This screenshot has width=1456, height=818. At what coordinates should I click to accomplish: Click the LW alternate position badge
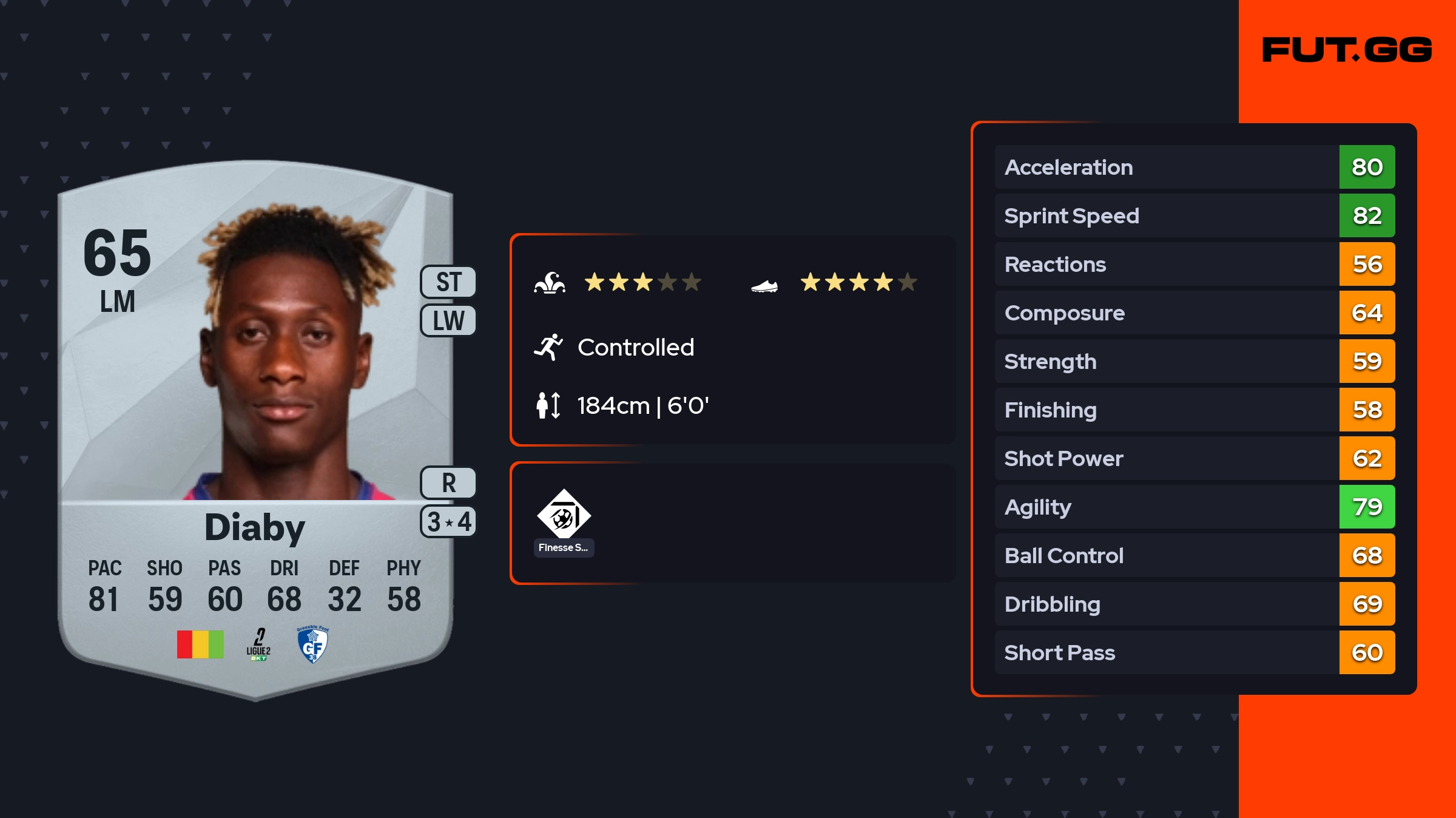(x=448, y=320)
